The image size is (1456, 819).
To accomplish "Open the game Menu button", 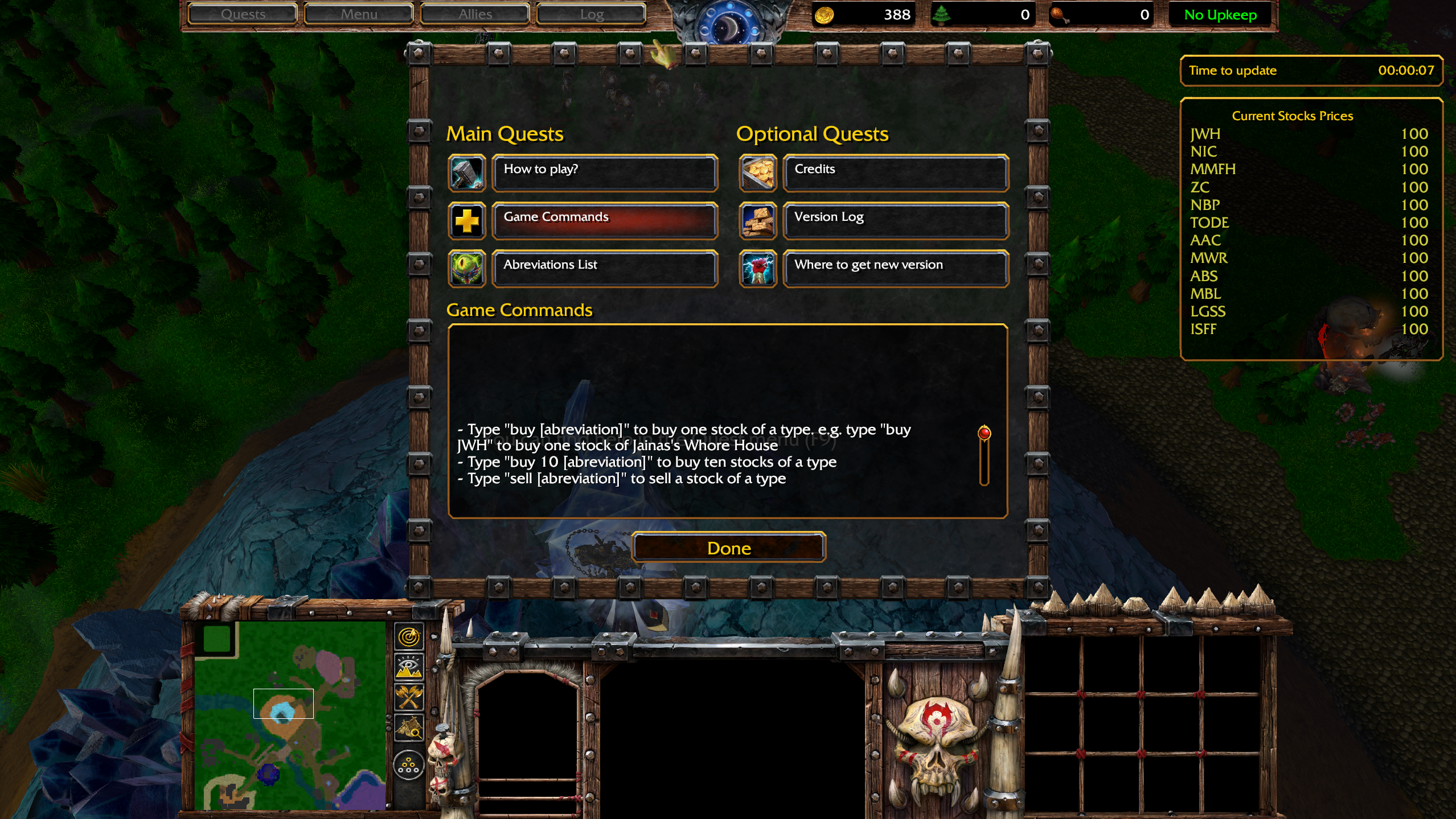I will (x=359, y=14).
